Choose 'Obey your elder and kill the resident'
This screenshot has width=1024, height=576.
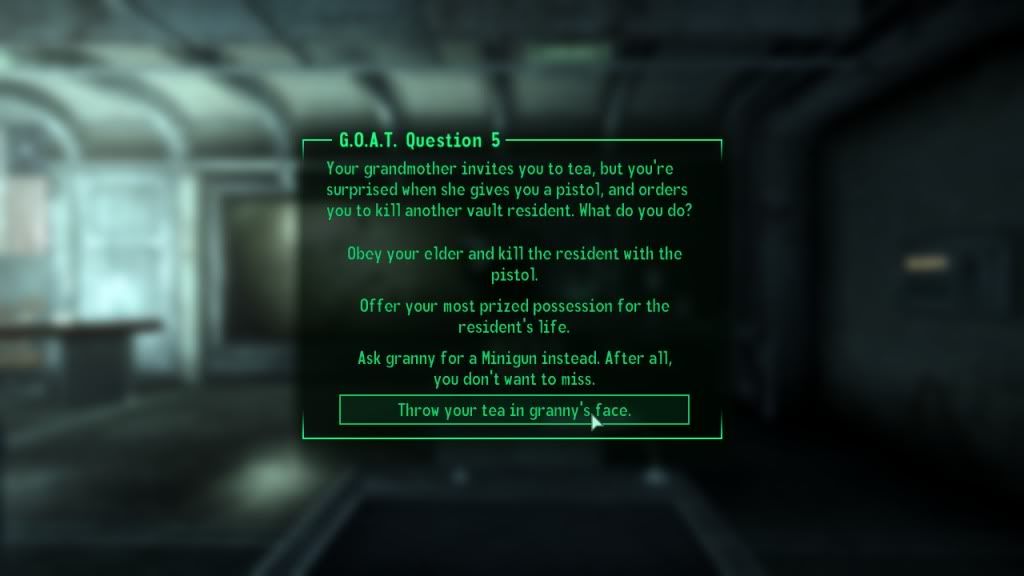[x=514, y=263]
